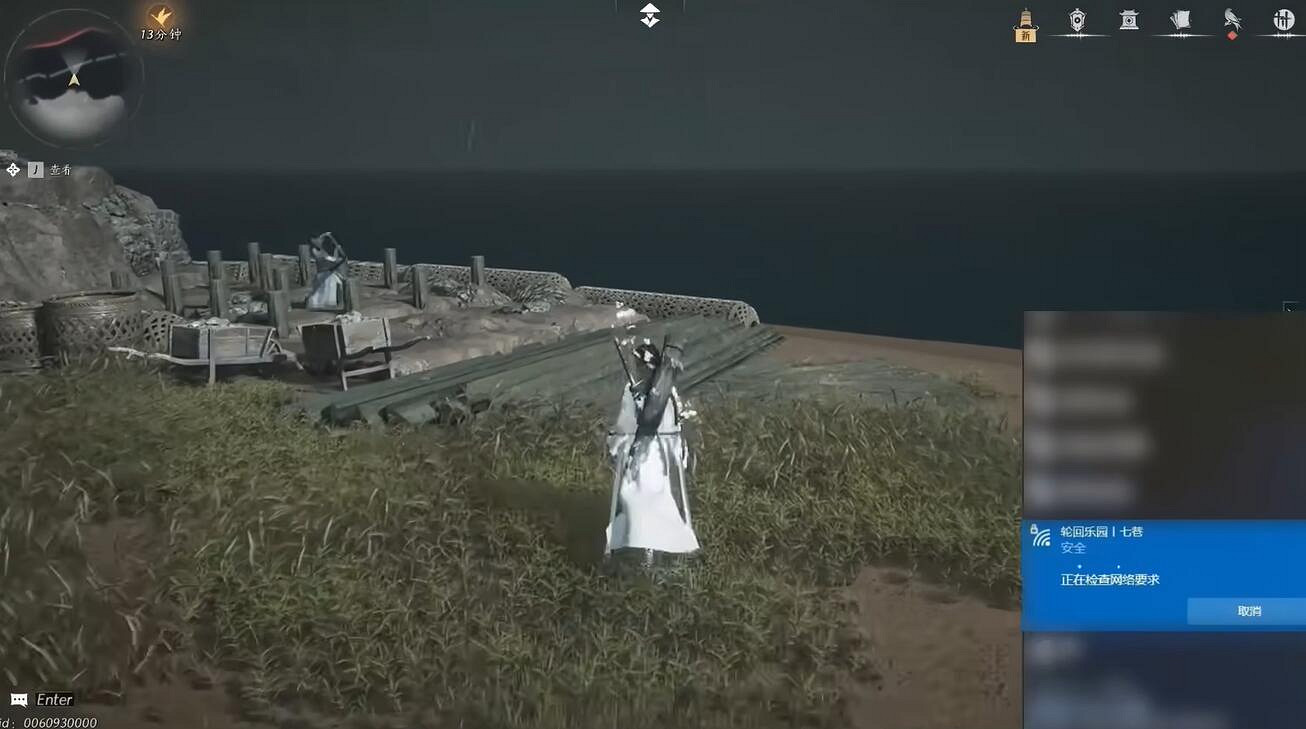Image resolution: width=1306 pixels, height=729 pixels.
Task: Click the 安全 label under the network name
Action: tap(1075, 548)
